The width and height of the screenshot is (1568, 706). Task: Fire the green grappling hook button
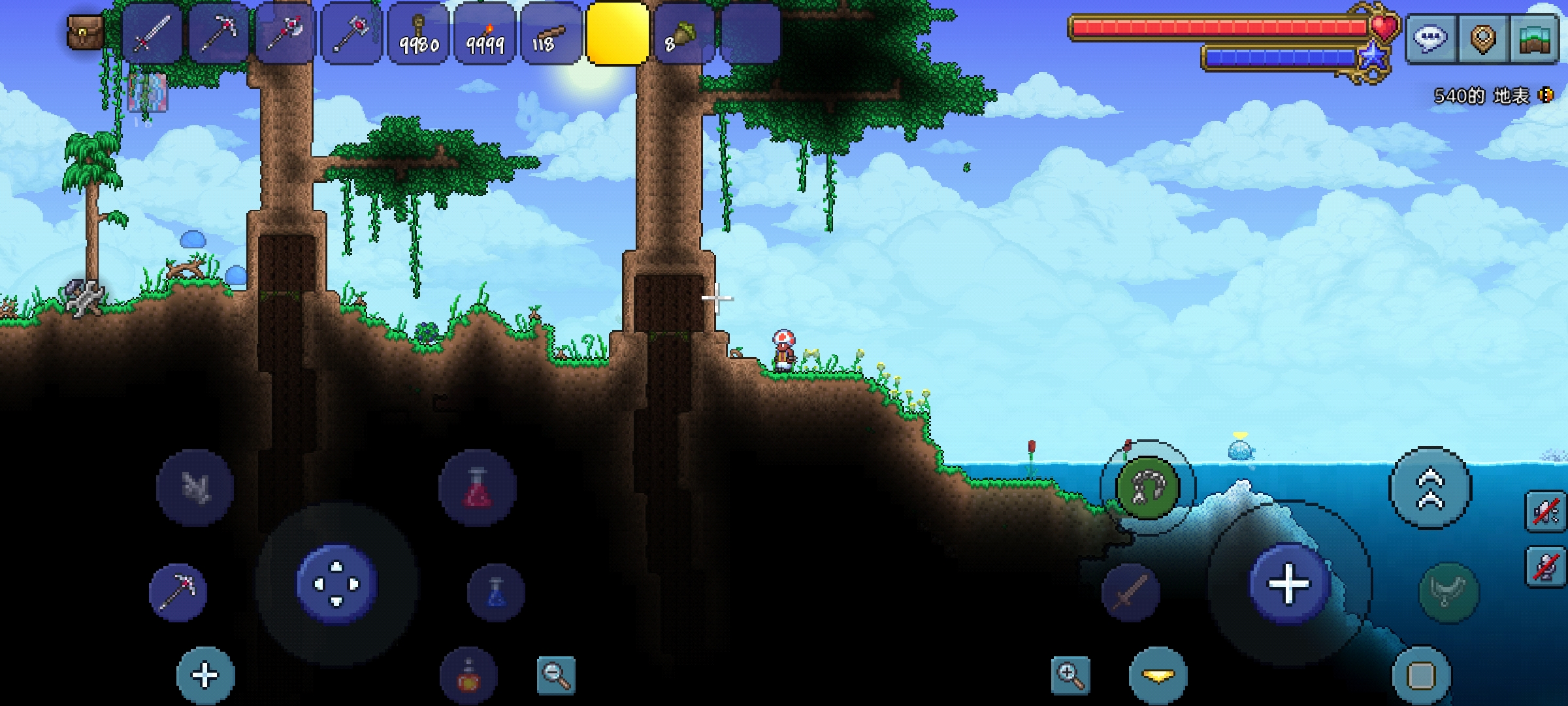[x=1148, y=488]
